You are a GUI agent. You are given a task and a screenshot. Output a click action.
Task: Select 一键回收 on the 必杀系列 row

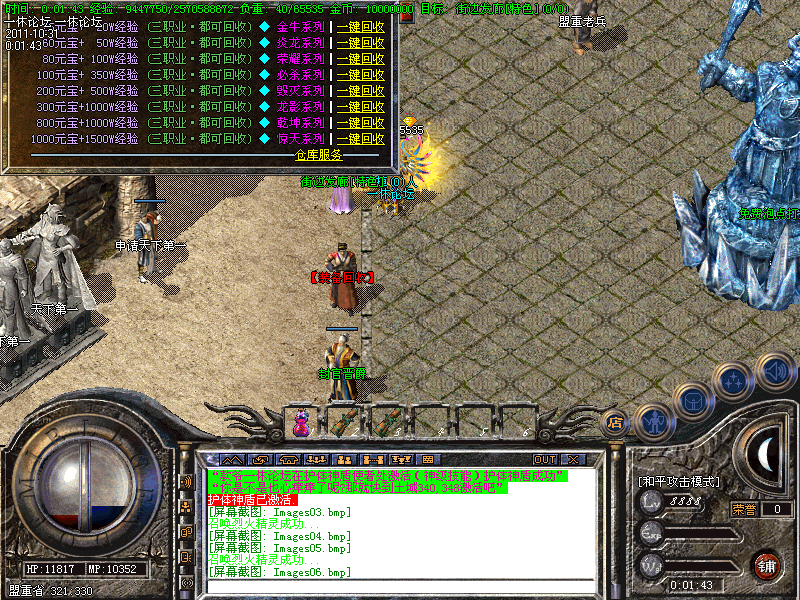point(360,75)
